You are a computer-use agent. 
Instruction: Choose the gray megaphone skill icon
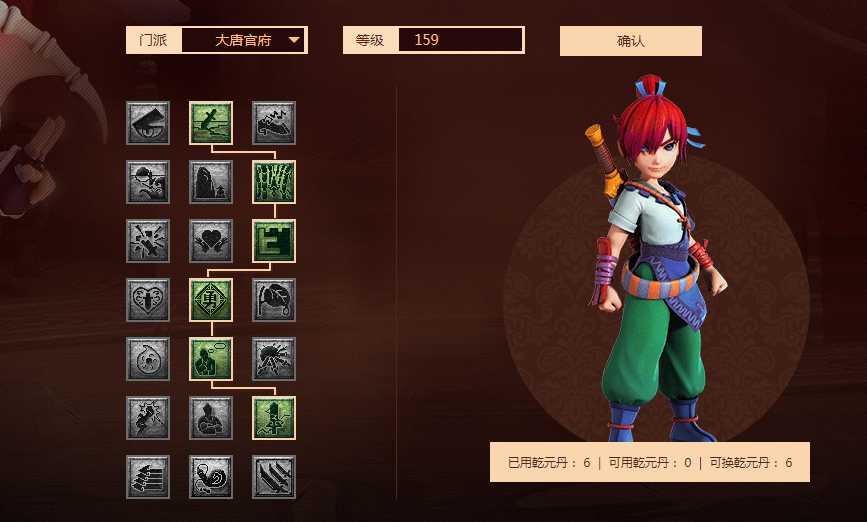(148, 123)
